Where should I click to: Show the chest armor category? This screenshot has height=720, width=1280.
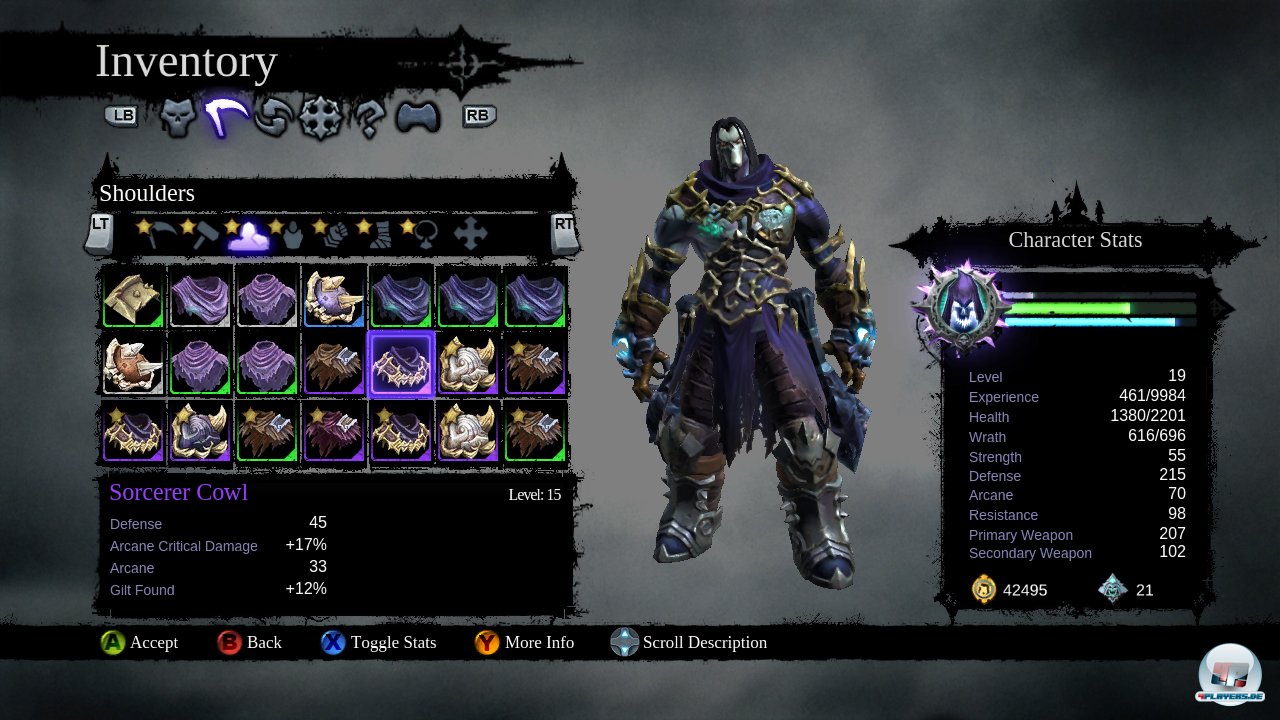[291, 234]
